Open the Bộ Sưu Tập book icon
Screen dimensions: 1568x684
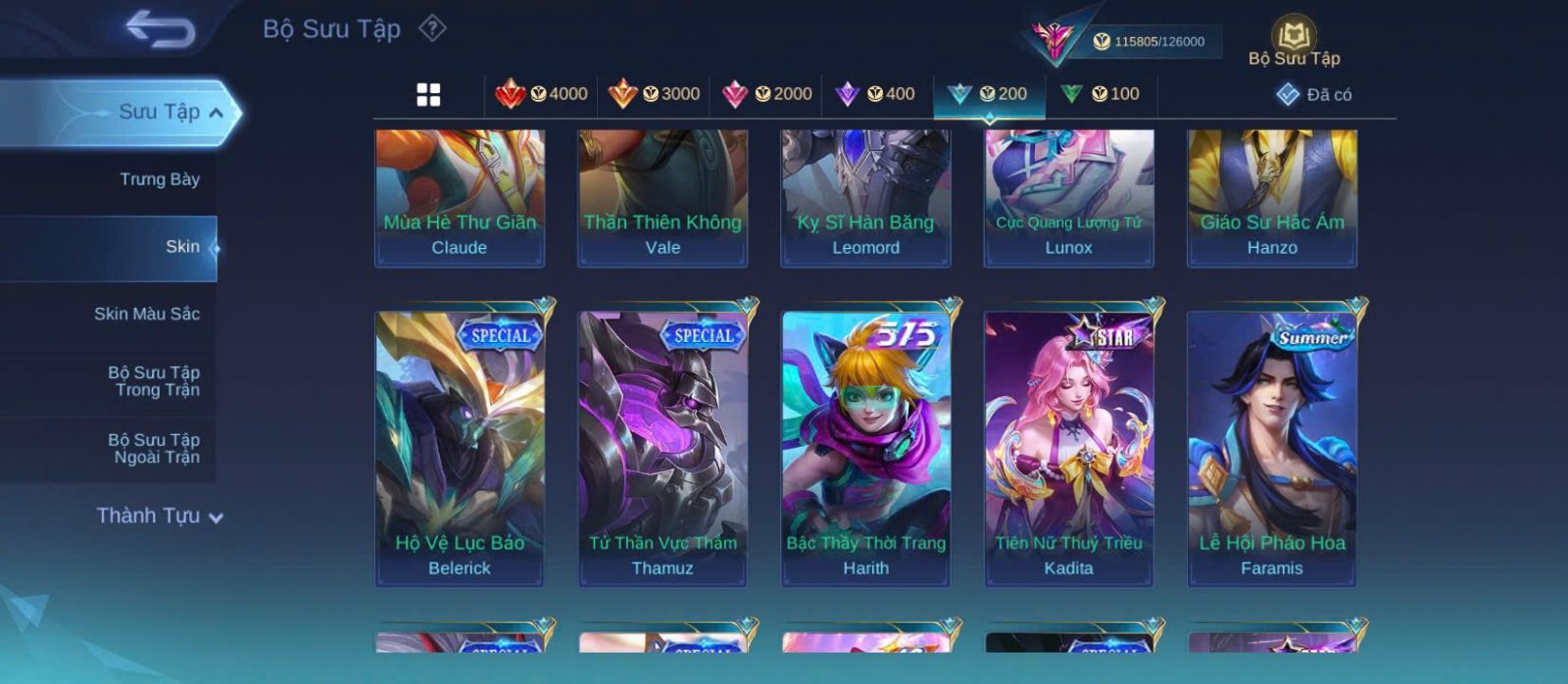pos(1294,42)
